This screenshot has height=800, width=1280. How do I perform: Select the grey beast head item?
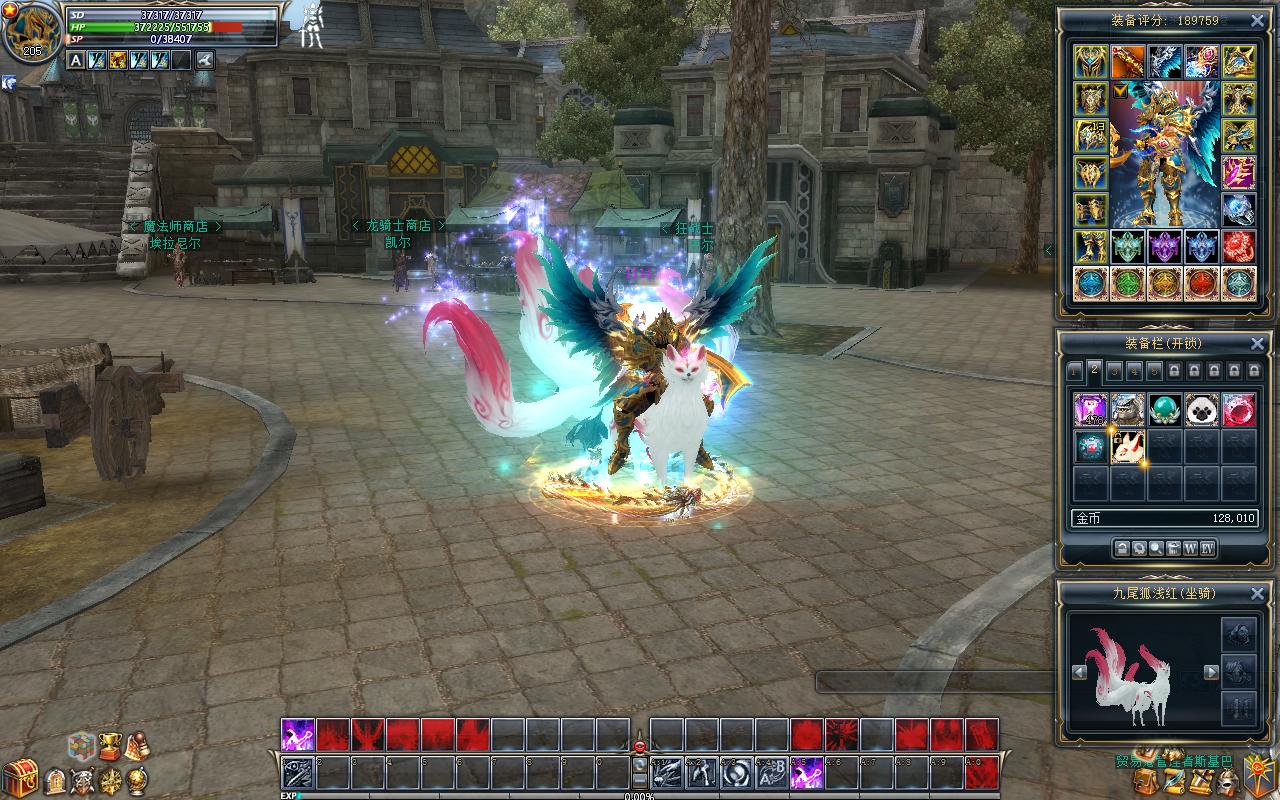1127,409
